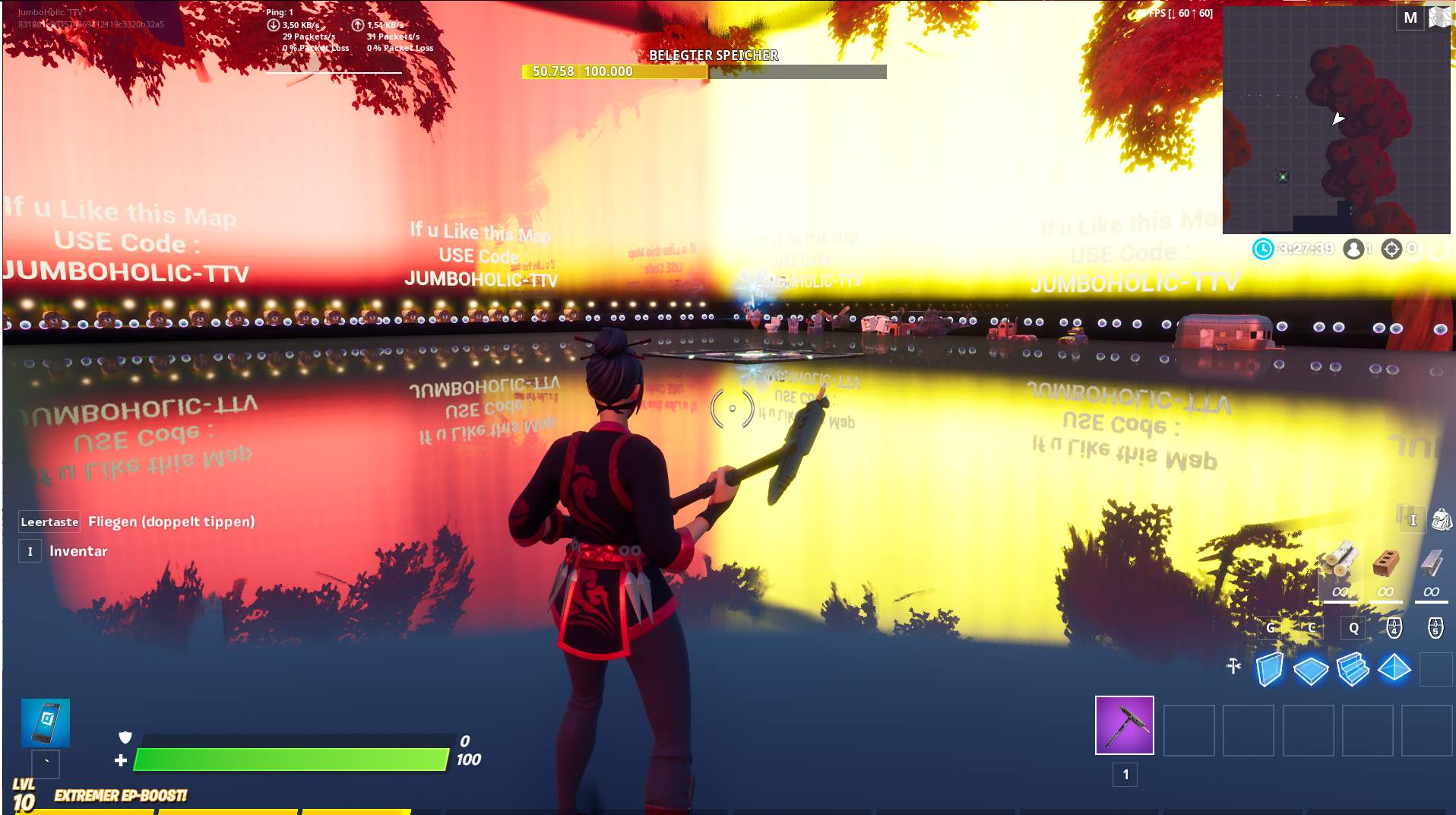This screenshot has width=1456, height=815.
Task: Select the floor build piece
Action: [x=1311, y=670]
